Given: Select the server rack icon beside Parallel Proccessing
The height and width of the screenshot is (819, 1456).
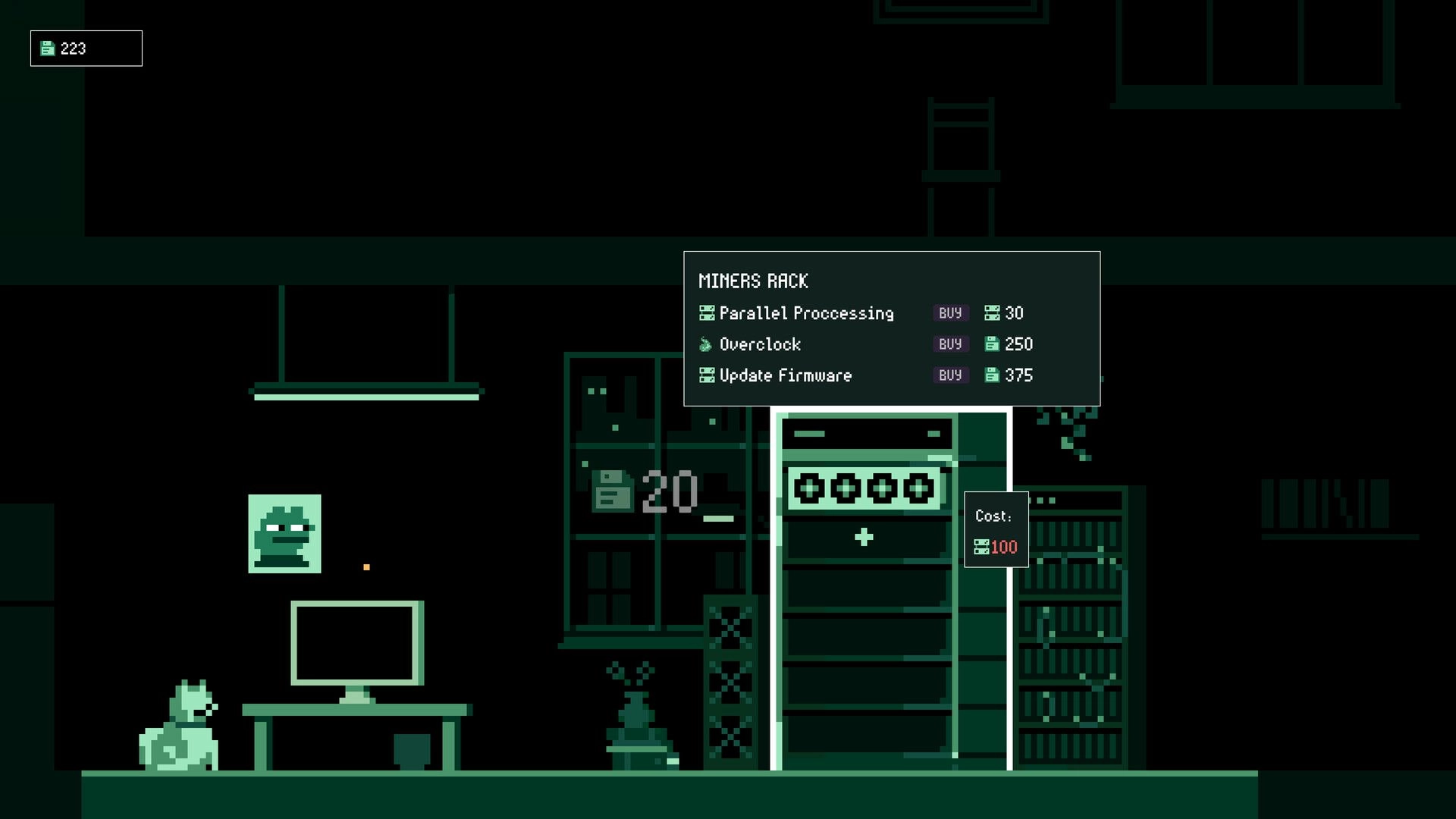Looking at the screenshot, I should click(706, 312).
